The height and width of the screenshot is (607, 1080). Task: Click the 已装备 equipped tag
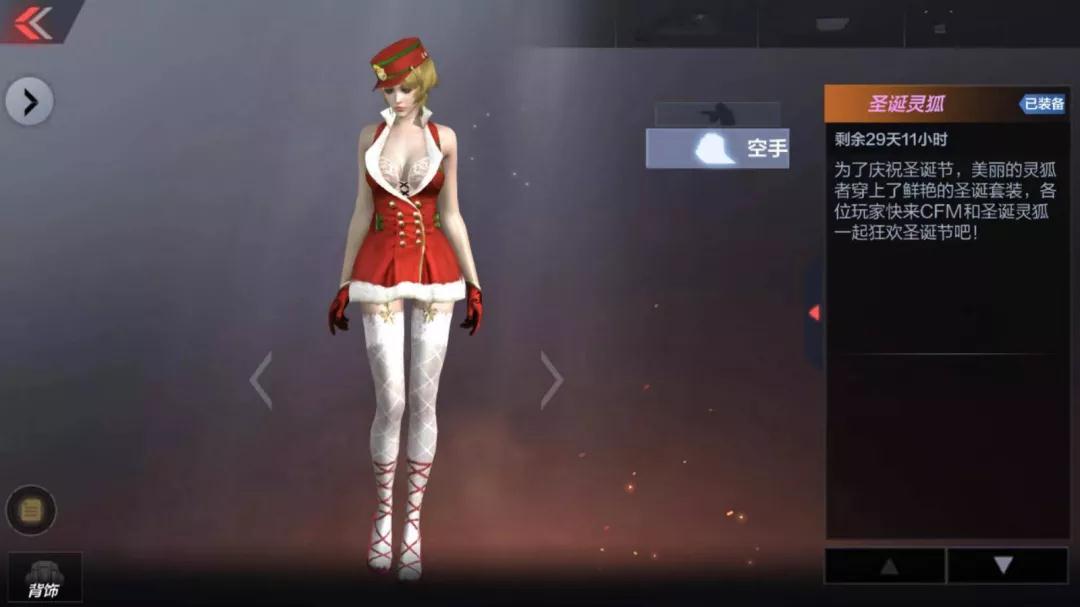click(x=1043, y=104)
